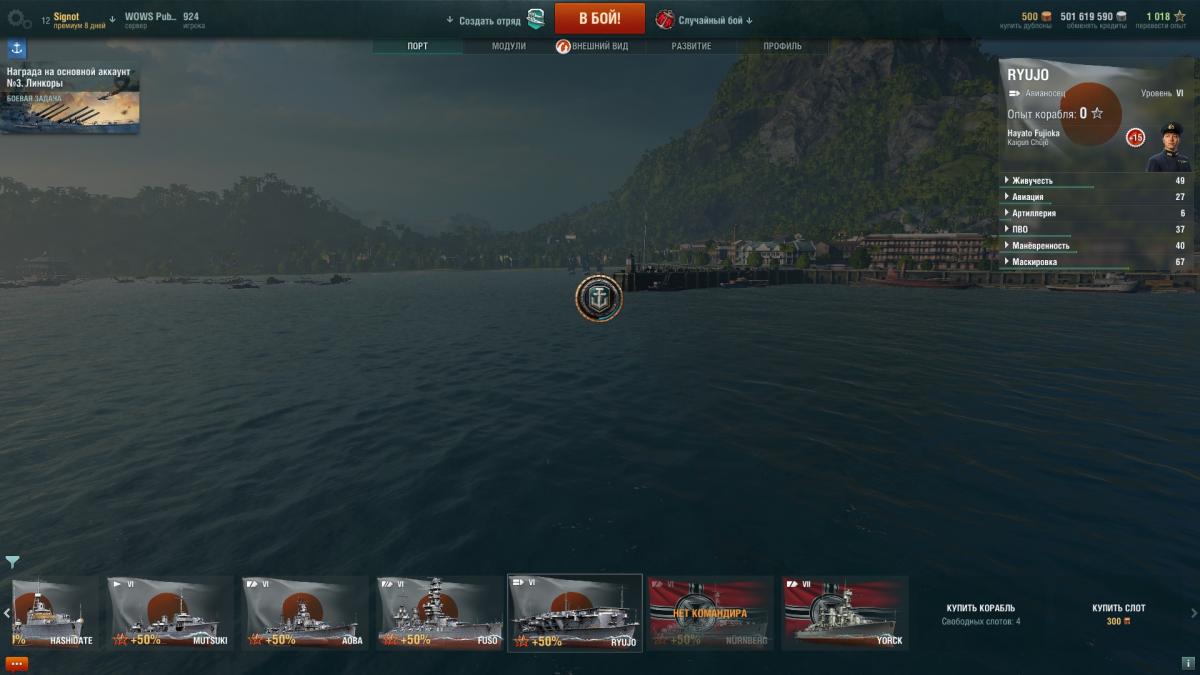This screenshot has width=1200, height=675.
Task: Open the settings gear icon
Action: click(19, 19)
